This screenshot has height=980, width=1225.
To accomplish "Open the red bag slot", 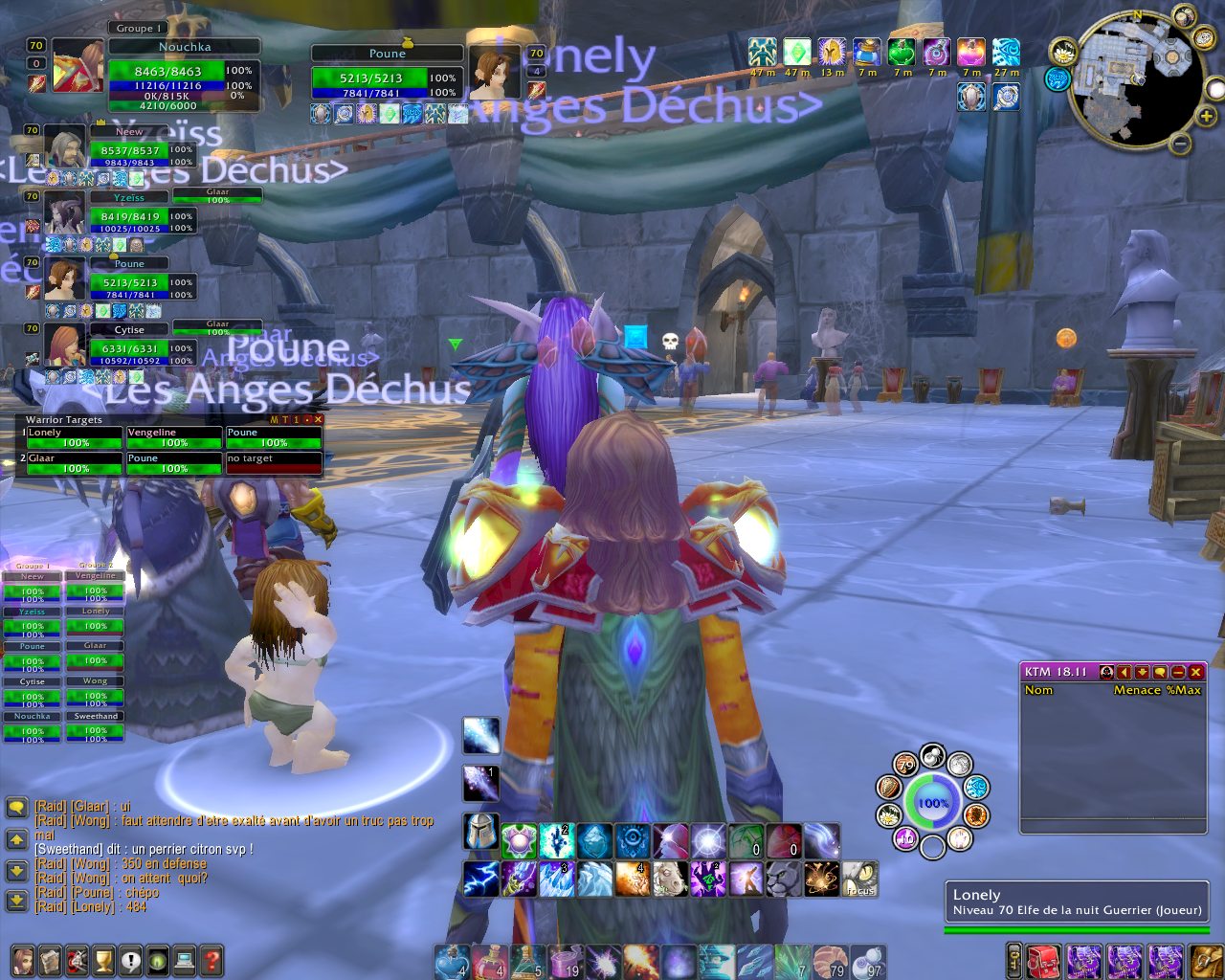I will (1043, 960).
